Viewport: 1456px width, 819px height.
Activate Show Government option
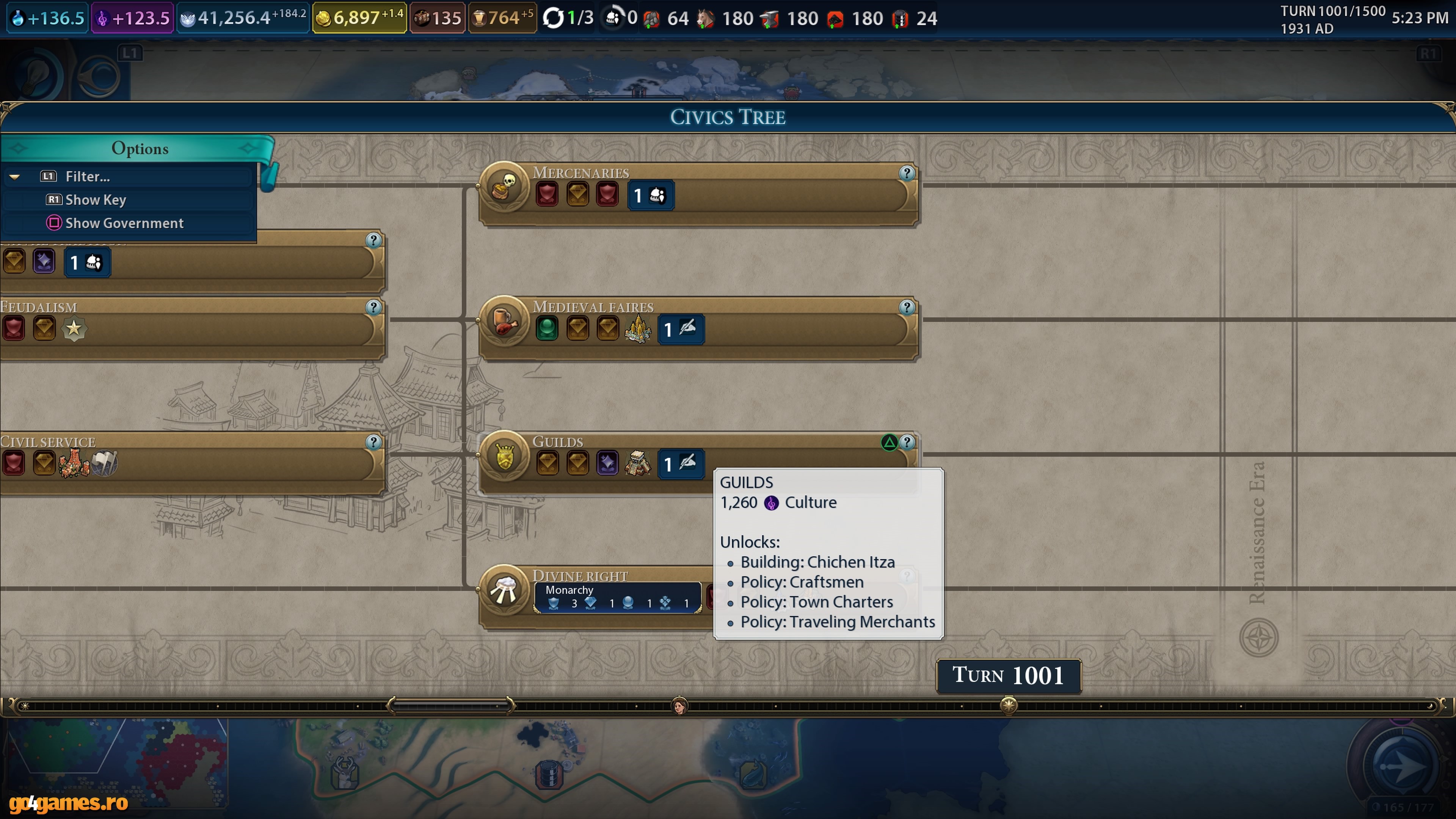coord(124,223)
